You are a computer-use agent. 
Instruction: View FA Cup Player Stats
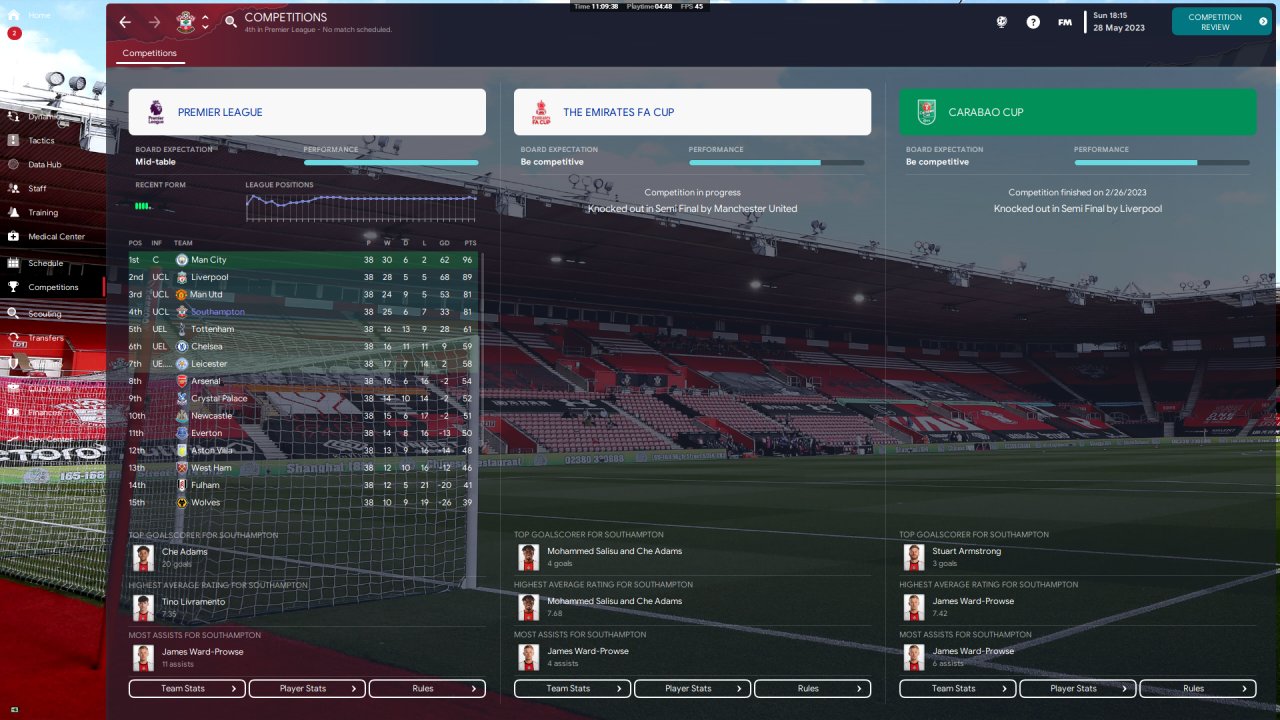[692, 689]
